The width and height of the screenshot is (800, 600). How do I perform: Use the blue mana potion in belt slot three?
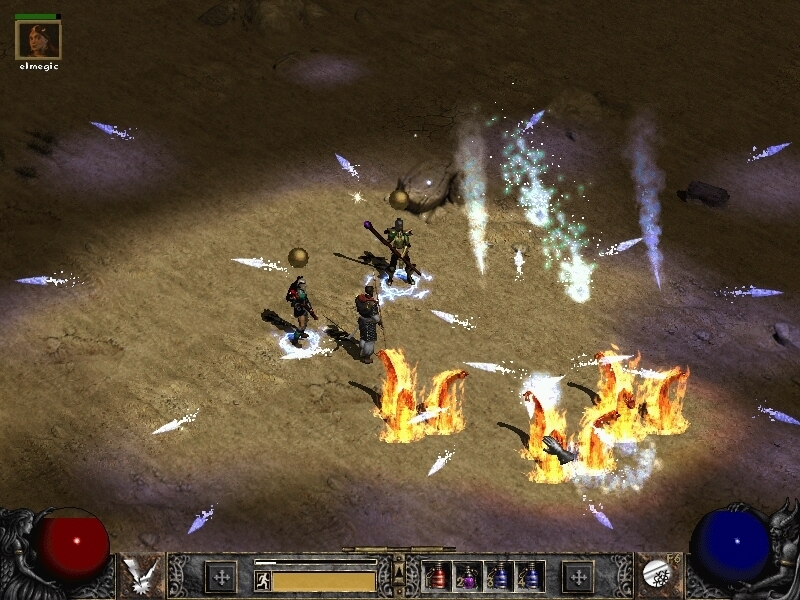coord(500,576)
